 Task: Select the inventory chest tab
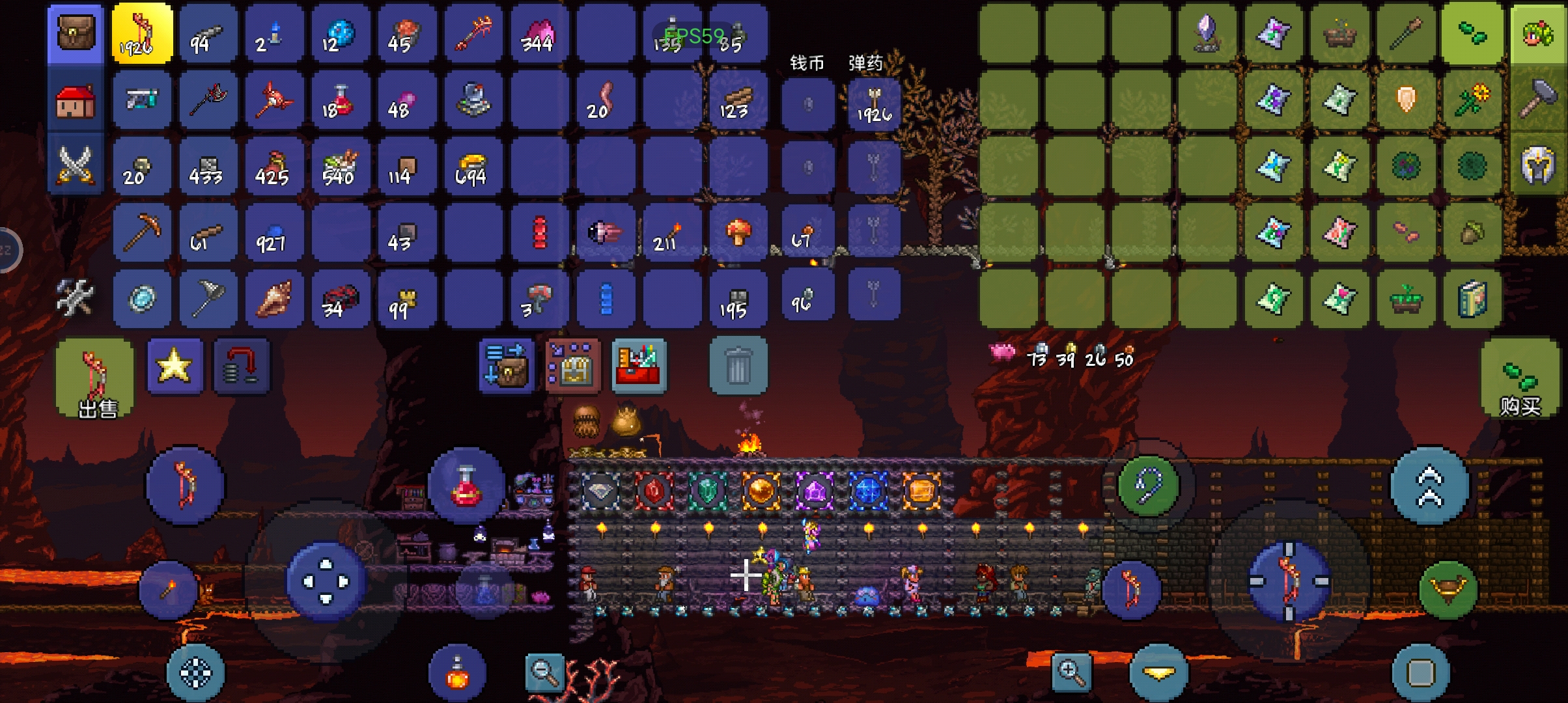click(x=76, y=33)
